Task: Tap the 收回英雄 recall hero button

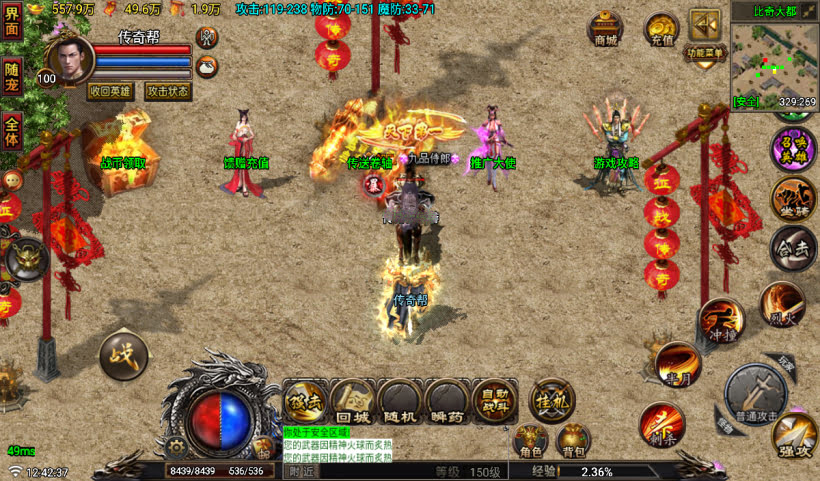Action: [x=111, y=90]
